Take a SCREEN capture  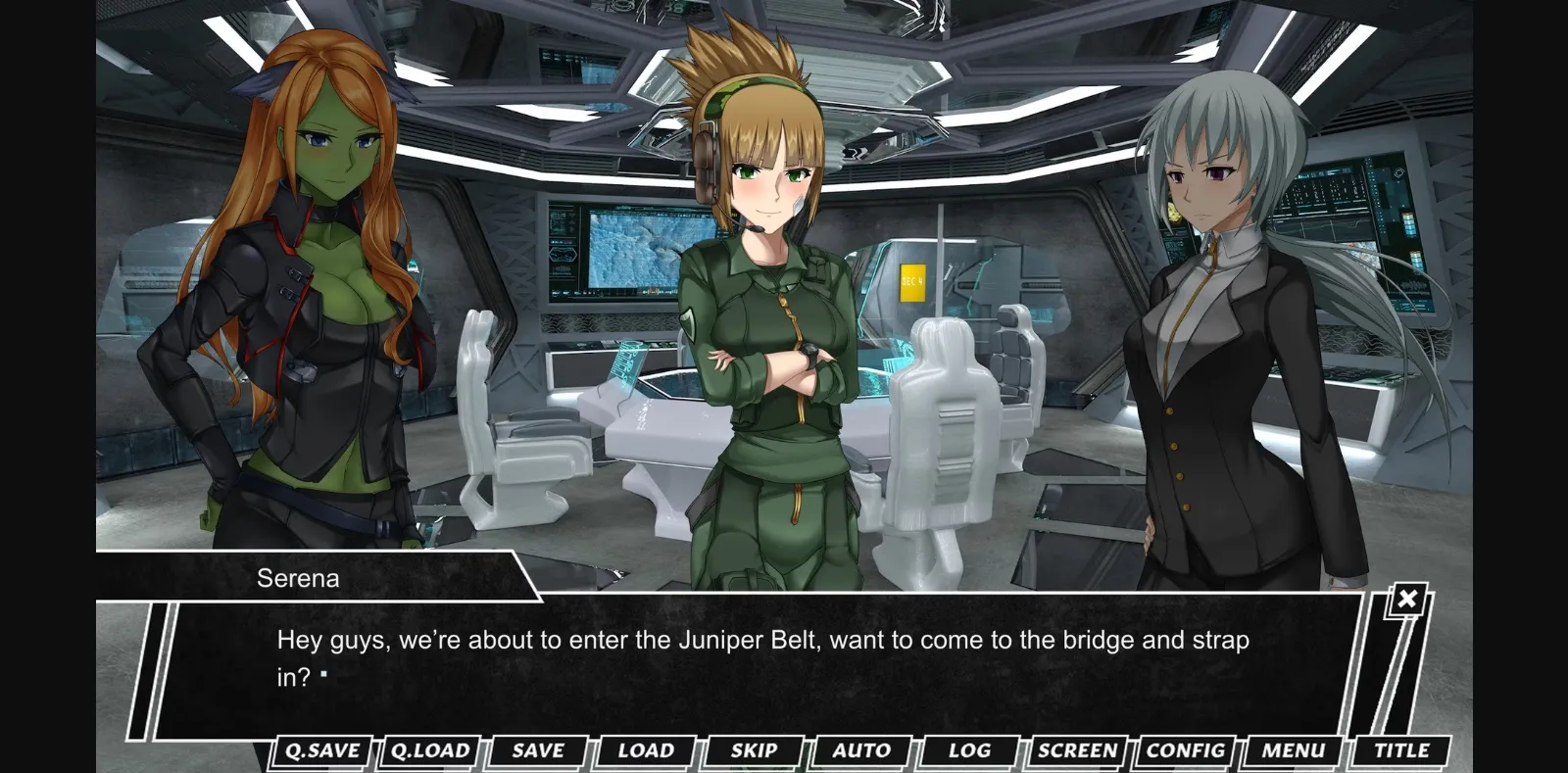coord(1078,750)
